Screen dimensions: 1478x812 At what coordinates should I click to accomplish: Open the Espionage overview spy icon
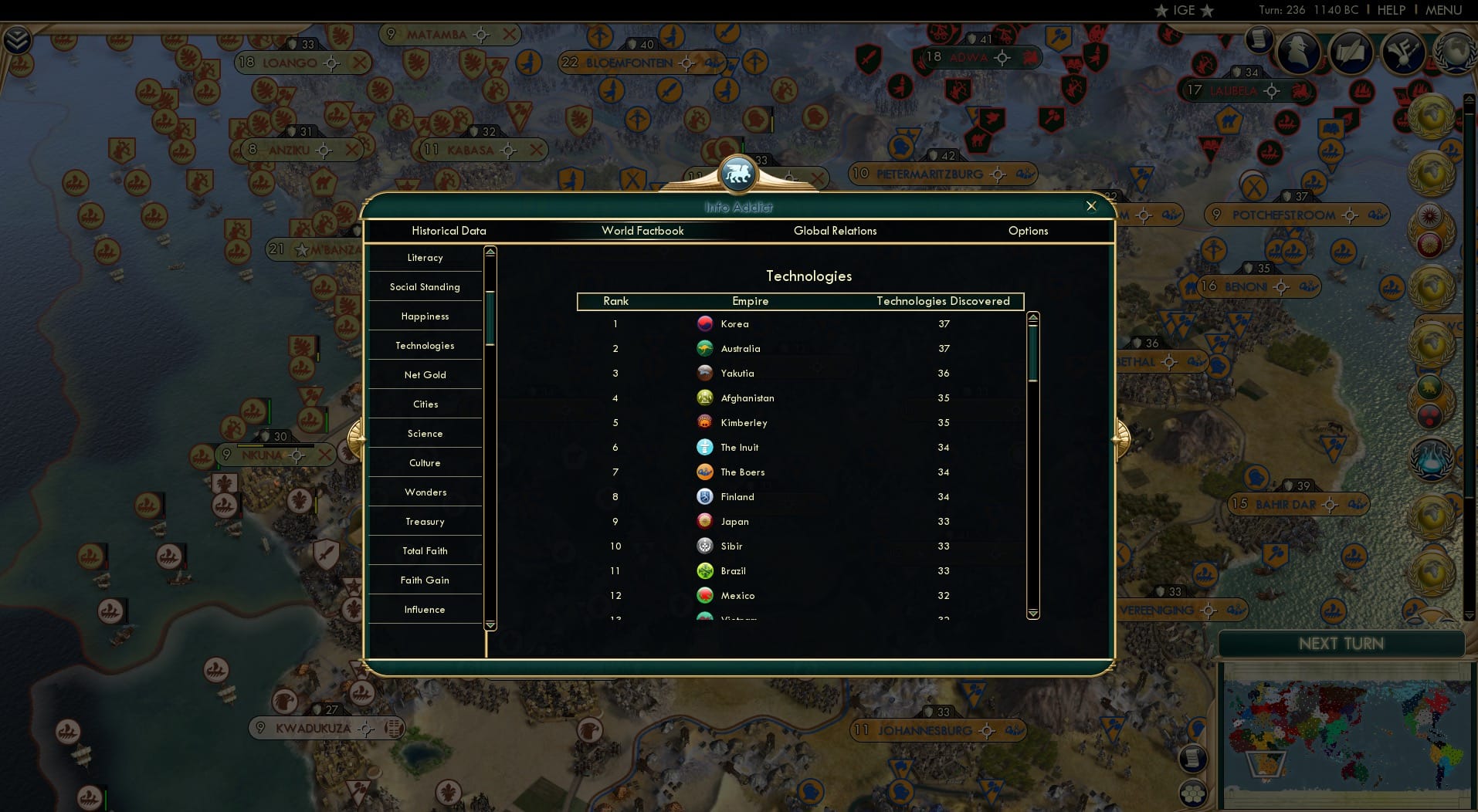[x=1300, y=52]
